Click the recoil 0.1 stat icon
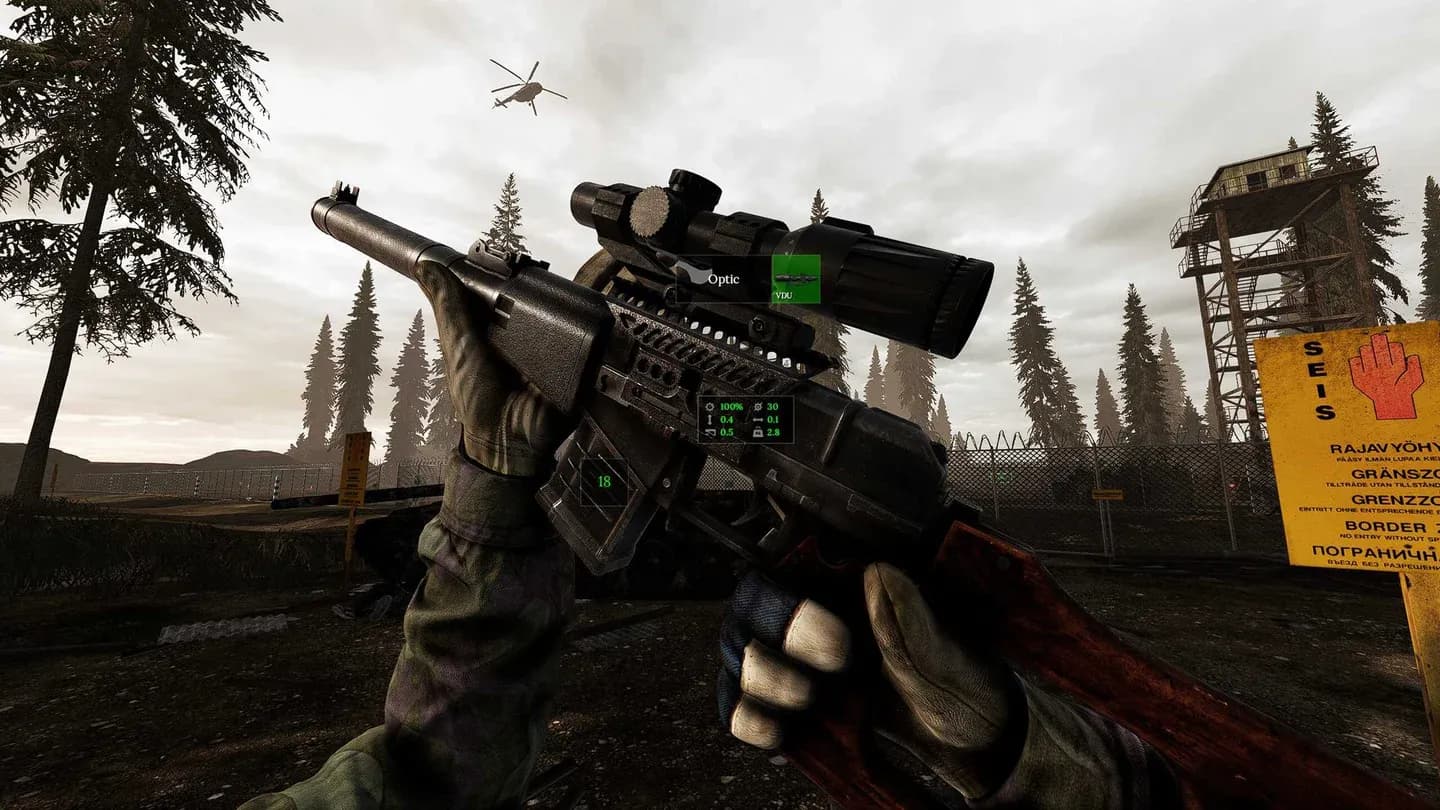The width and height of the screenshot is (1440, 810). [758, 419]
